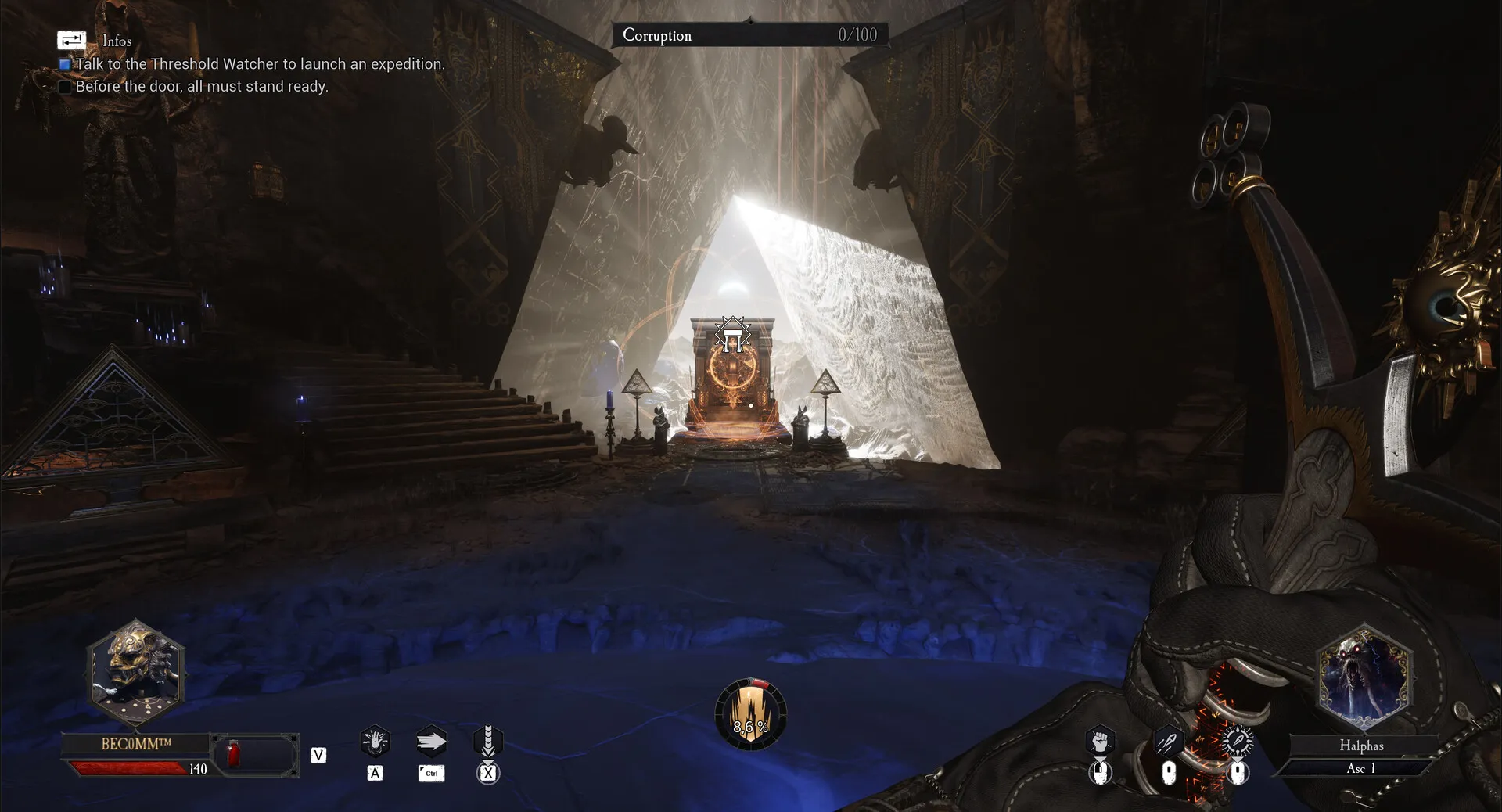
Task: Select the Infos tab heading
Action: [117, 41]
